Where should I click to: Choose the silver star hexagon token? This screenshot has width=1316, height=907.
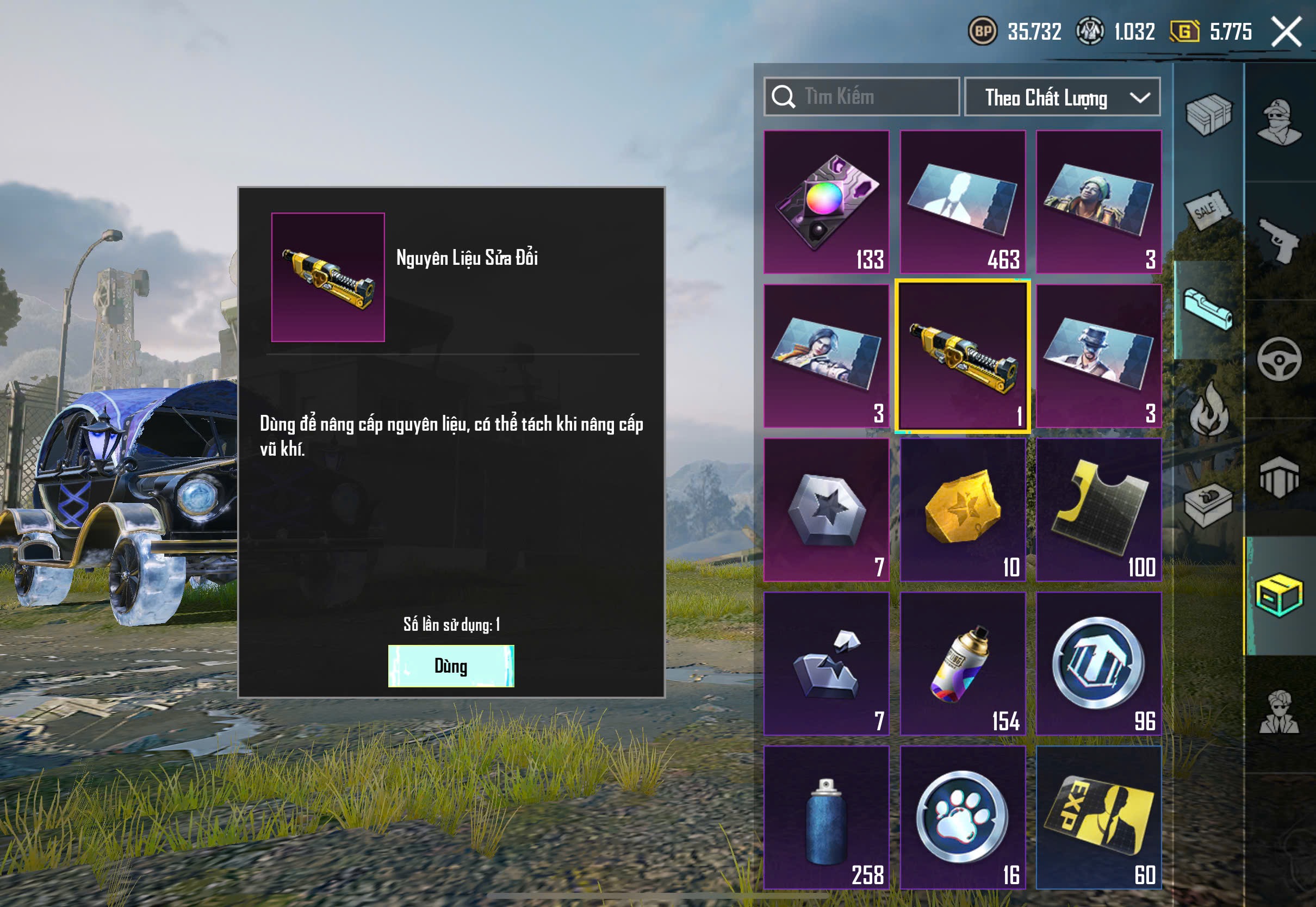pos(826,510)
